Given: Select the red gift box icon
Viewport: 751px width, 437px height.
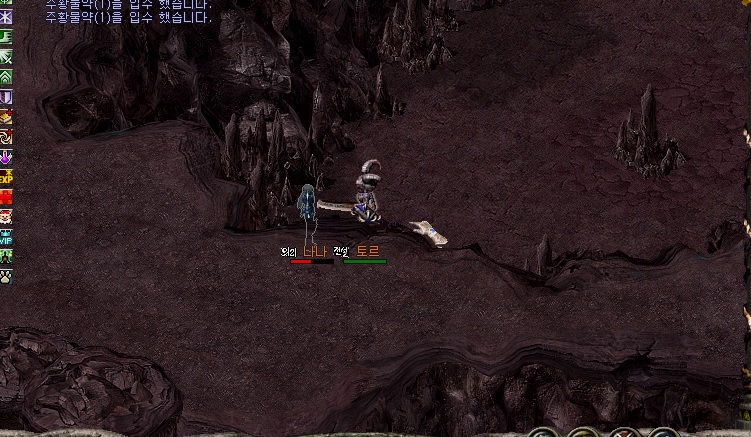Looking at the screenshot, I should [6, 197].
